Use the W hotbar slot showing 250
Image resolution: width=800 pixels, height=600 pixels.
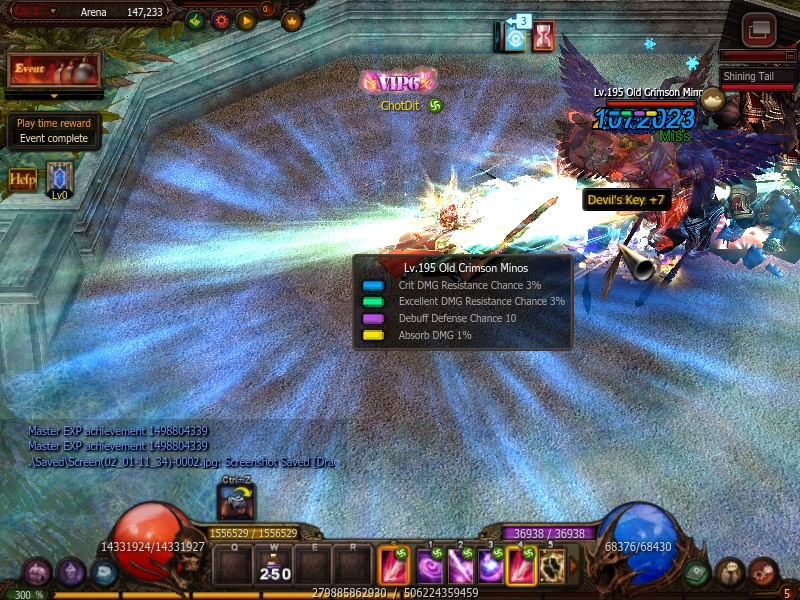(x=273, y=566)
